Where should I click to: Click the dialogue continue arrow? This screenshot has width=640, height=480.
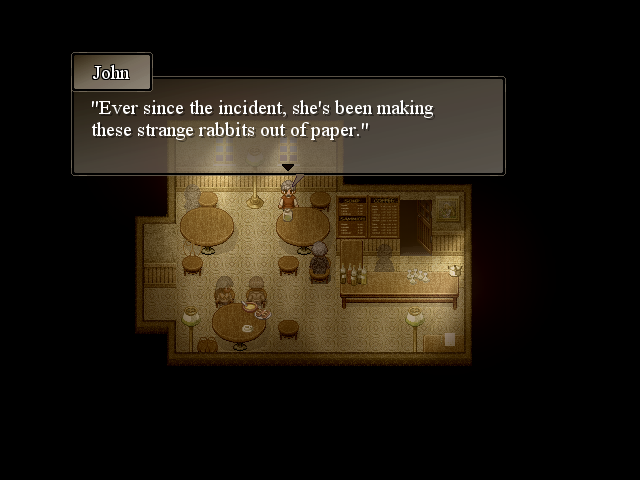click(288, 167)
